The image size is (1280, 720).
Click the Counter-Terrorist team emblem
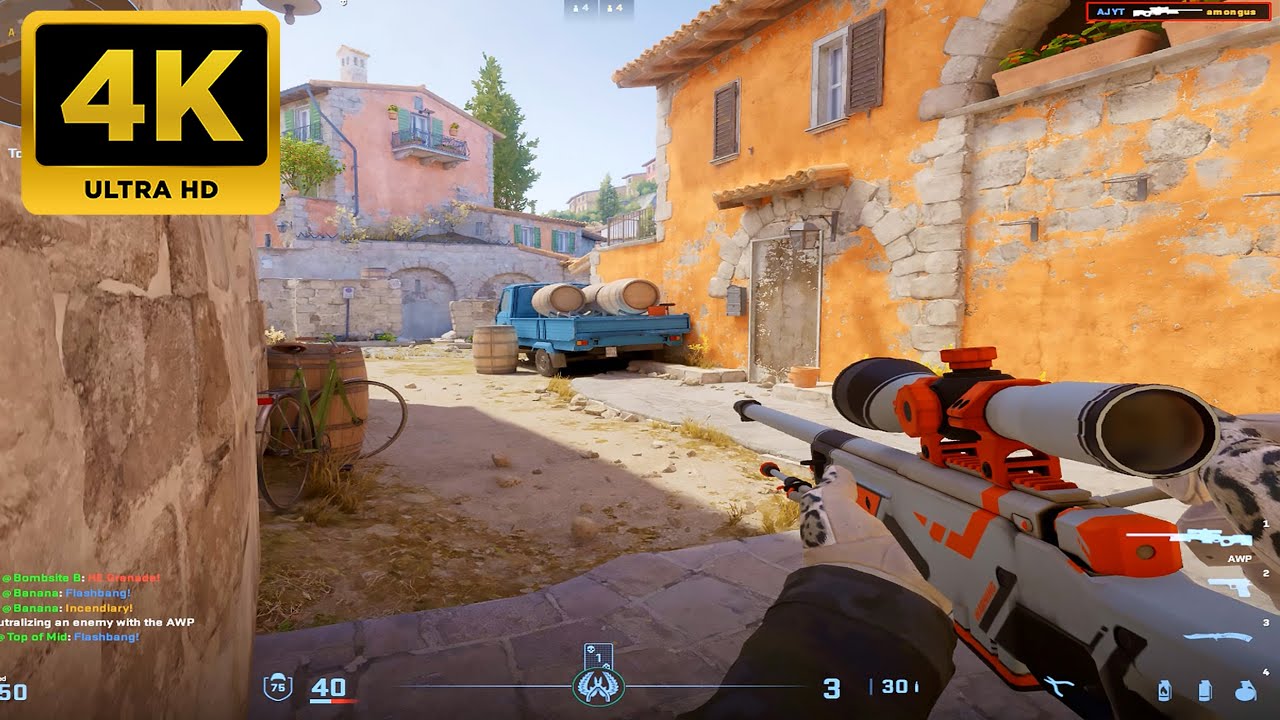tap(598, 687)
